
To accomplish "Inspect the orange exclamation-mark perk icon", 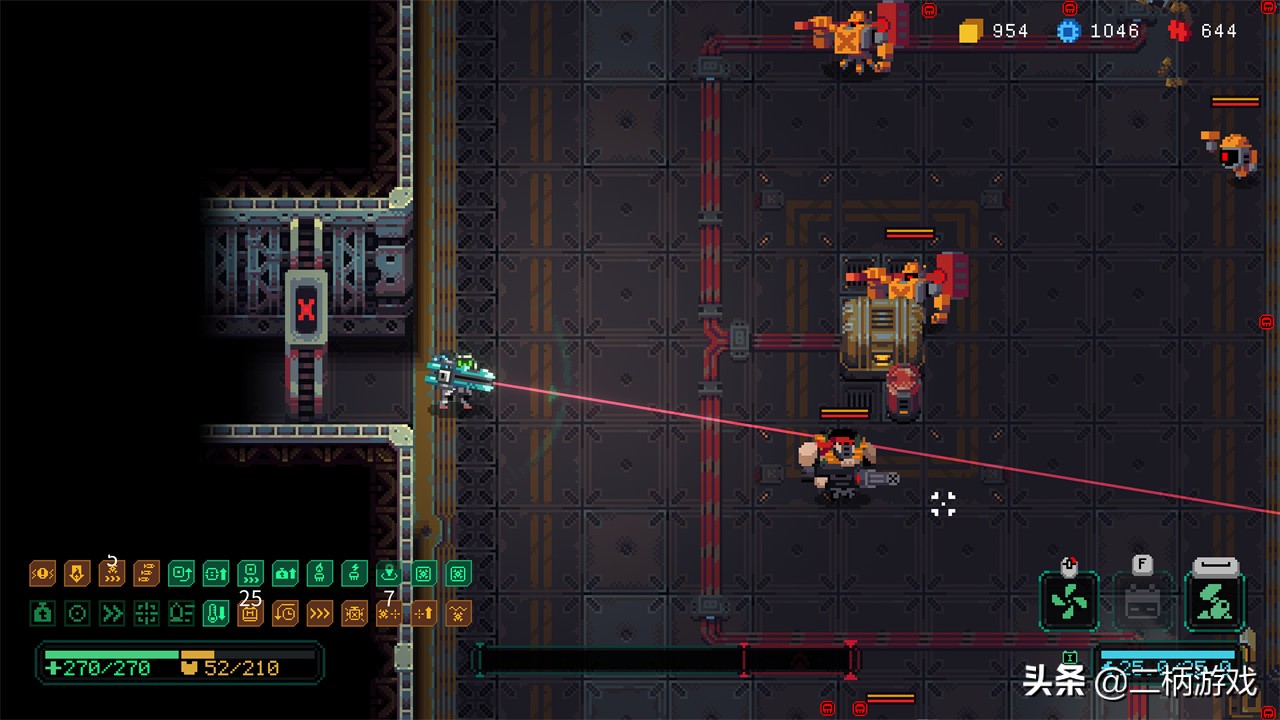I will pos(43,573).
